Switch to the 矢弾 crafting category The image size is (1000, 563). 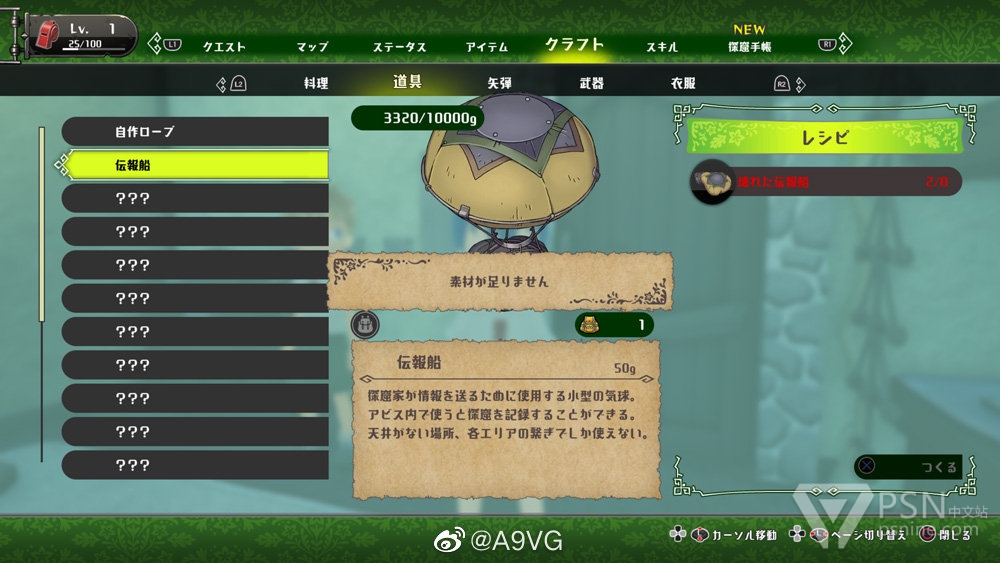pos(499,84)
